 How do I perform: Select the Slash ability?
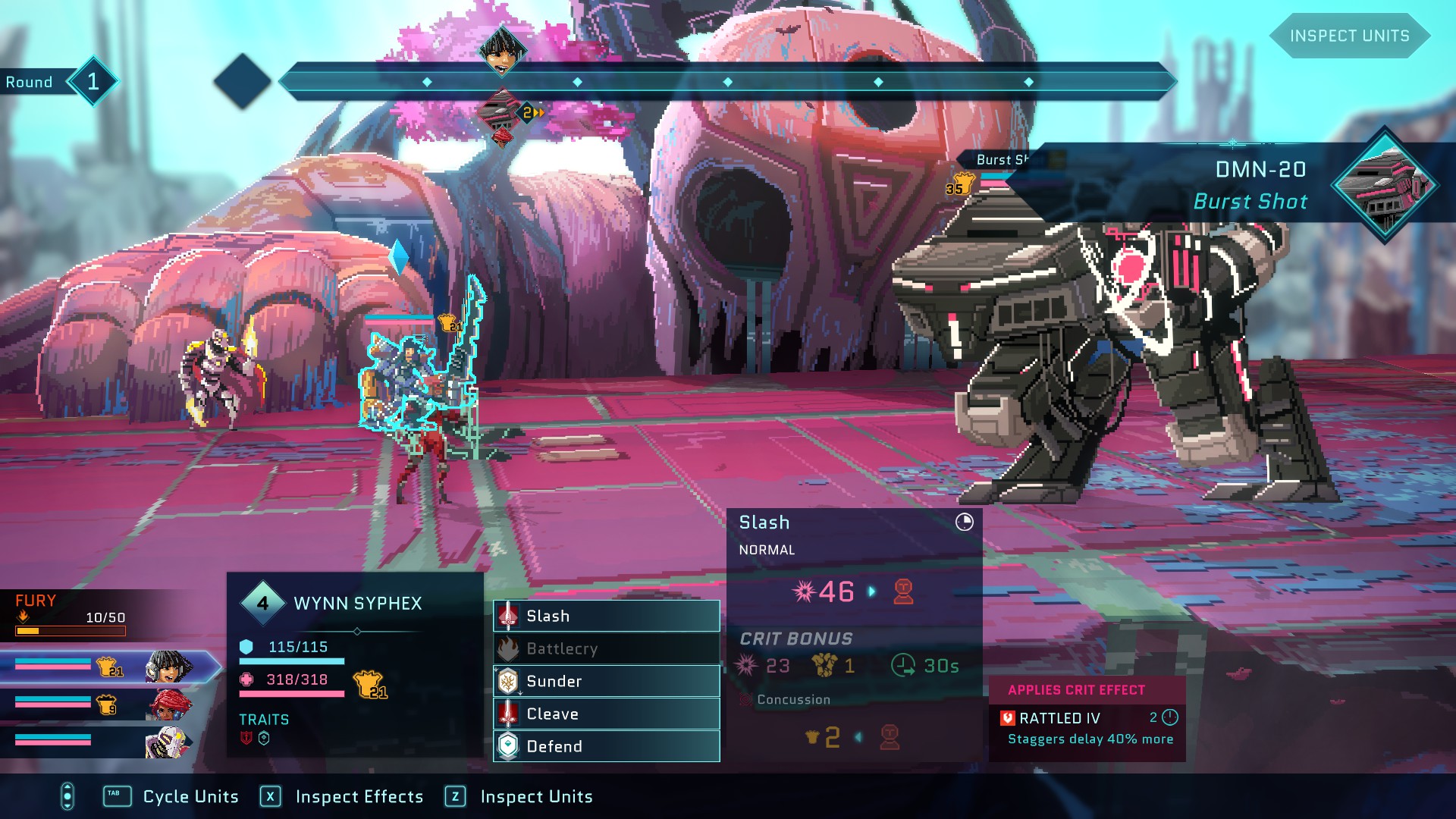606,616
